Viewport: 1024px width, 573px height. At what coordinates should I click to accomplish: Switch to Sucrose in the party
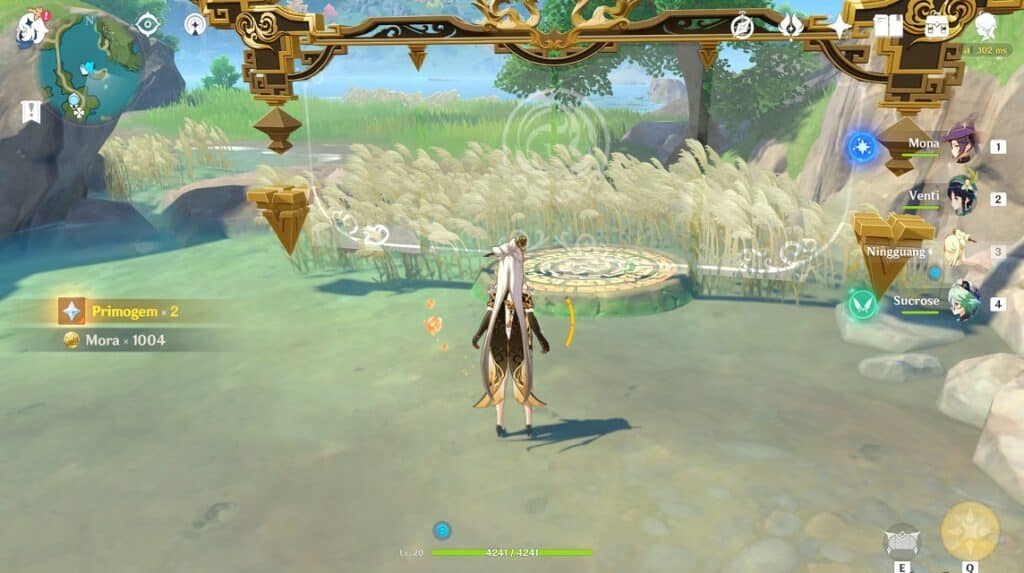pyautogui.click(x=962, y=302)
